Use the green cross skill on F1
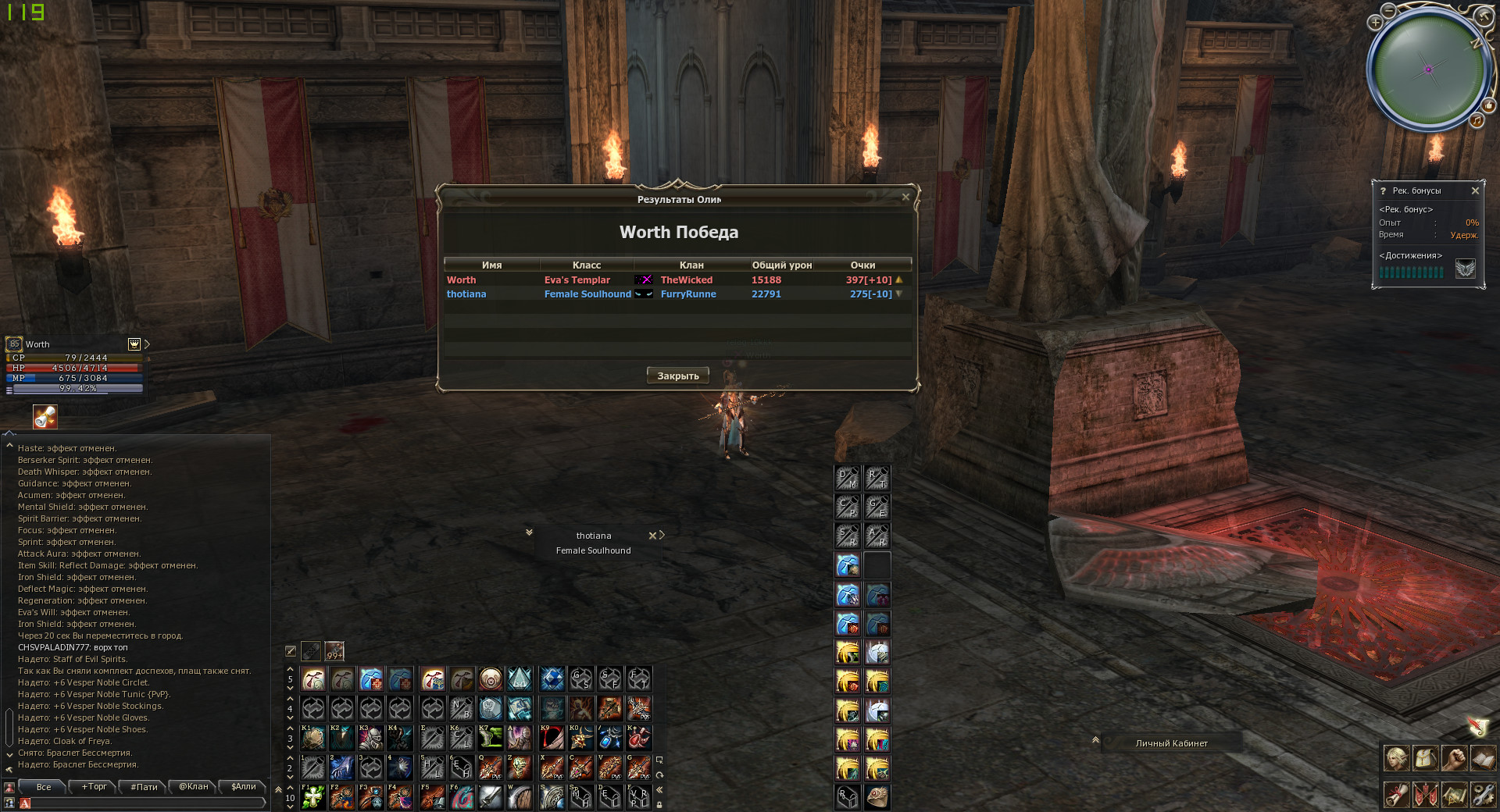 point(313,796)
